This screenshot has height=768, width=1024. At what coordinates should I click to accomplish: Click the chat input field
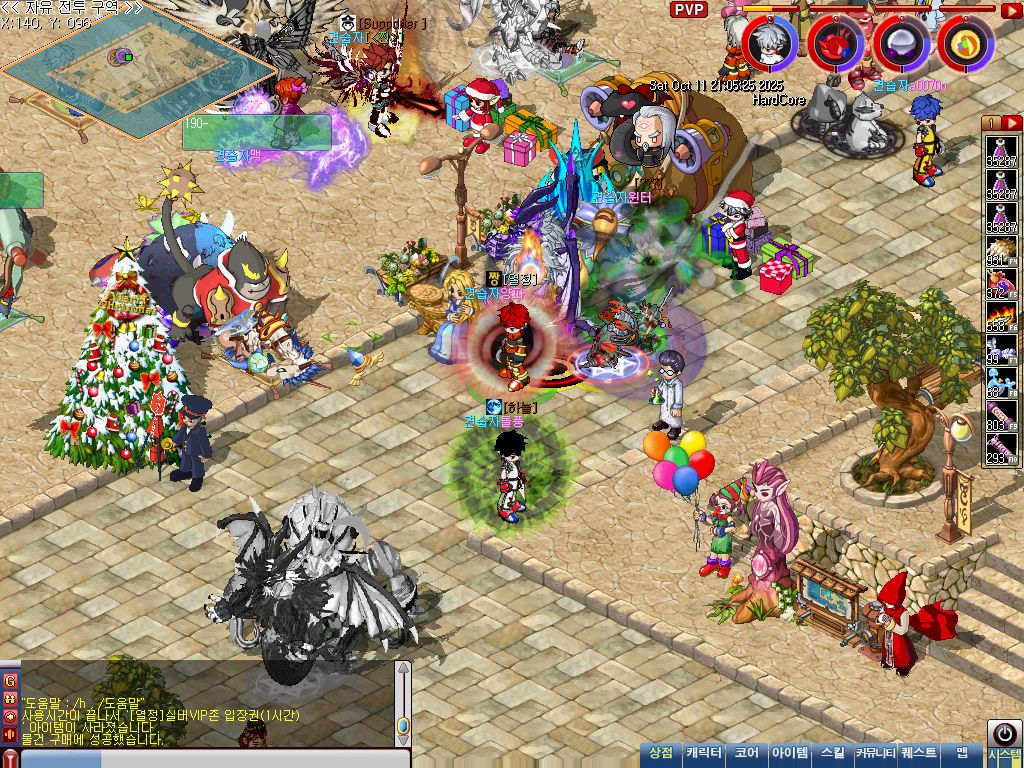pyautogui.click(x=210, y=759)
